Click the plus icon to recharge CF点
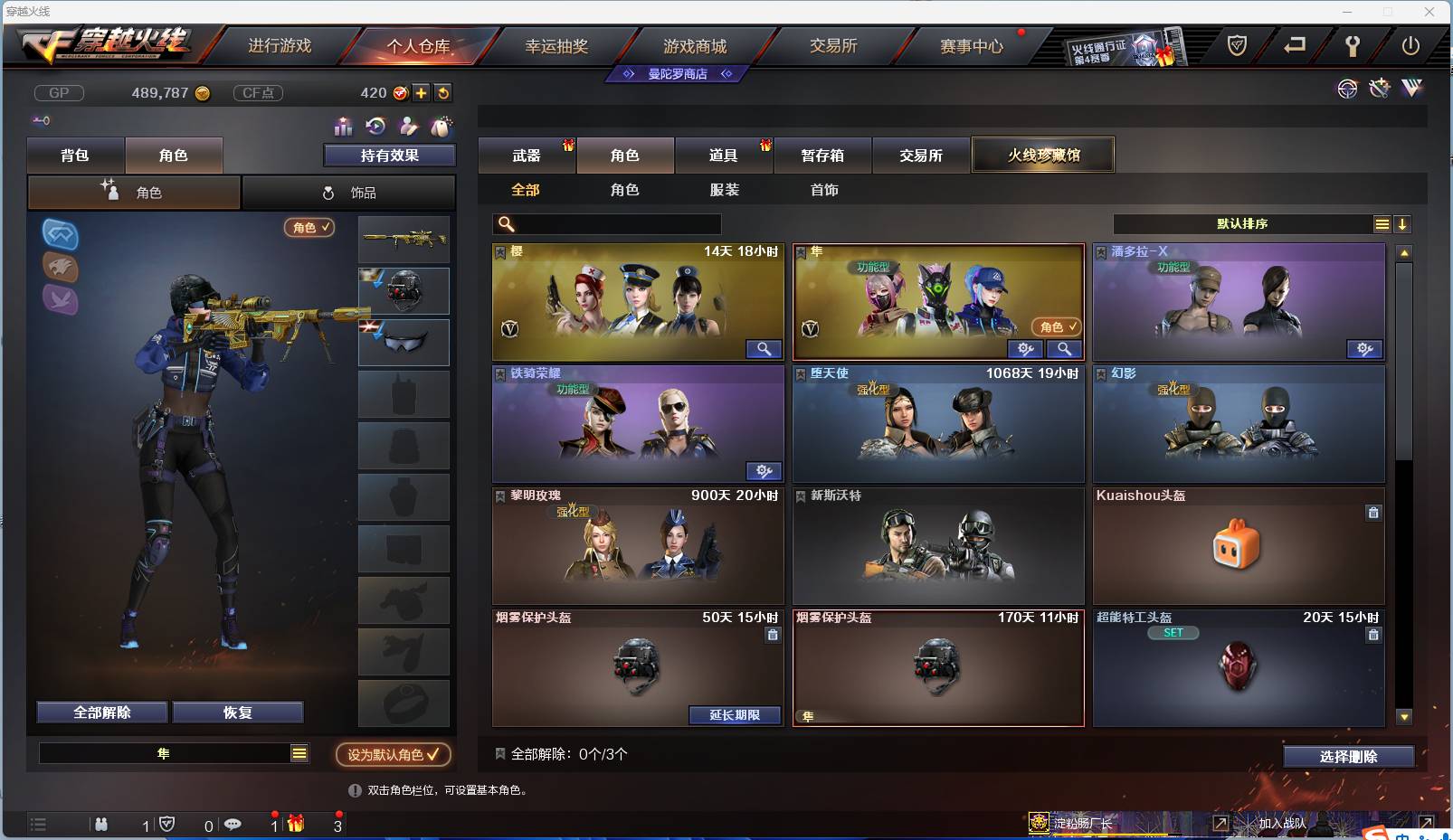The width and height of the screenshot is (1453, 840). [x=422, y=92]
